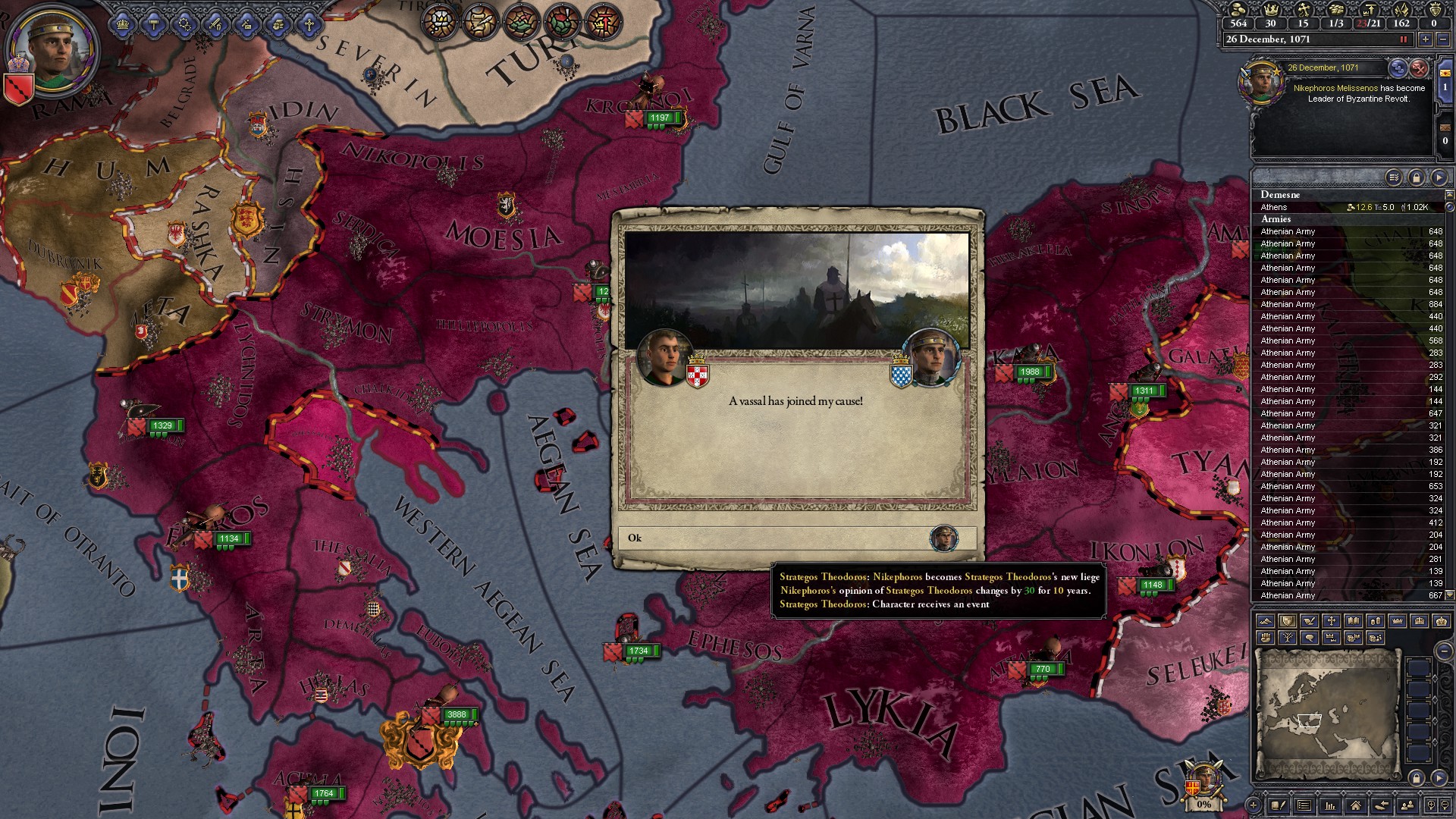The height and width of the screenshot is (819, 1456).
Task: Open the Religion tab with the cross icon
Action: (x=309, y=25)
